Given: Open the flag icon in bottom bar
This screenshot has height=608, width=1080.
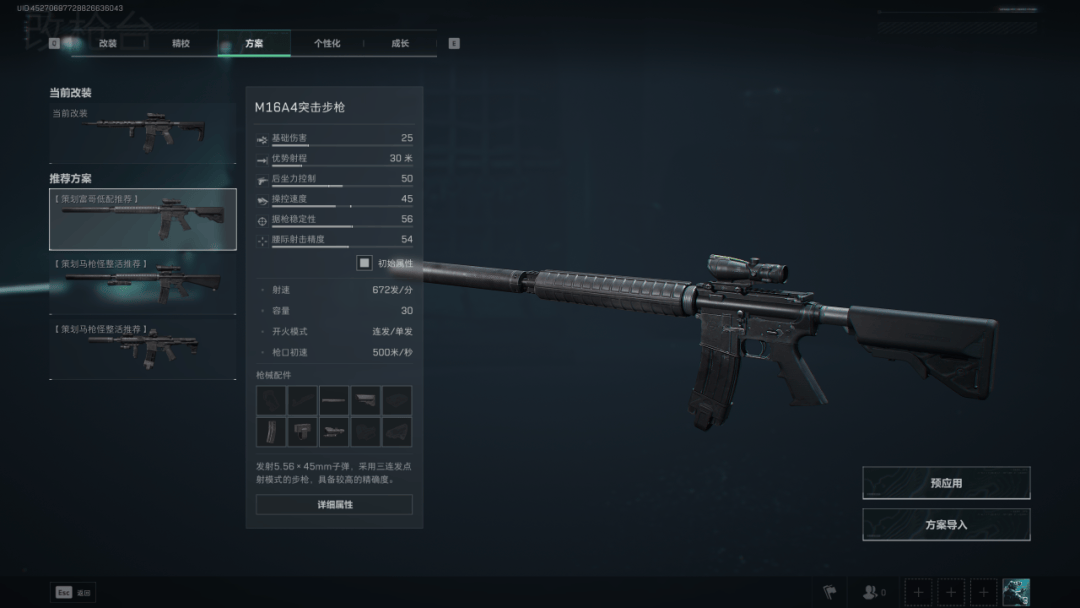Looking at the screenshot, I should pos(828,593).
